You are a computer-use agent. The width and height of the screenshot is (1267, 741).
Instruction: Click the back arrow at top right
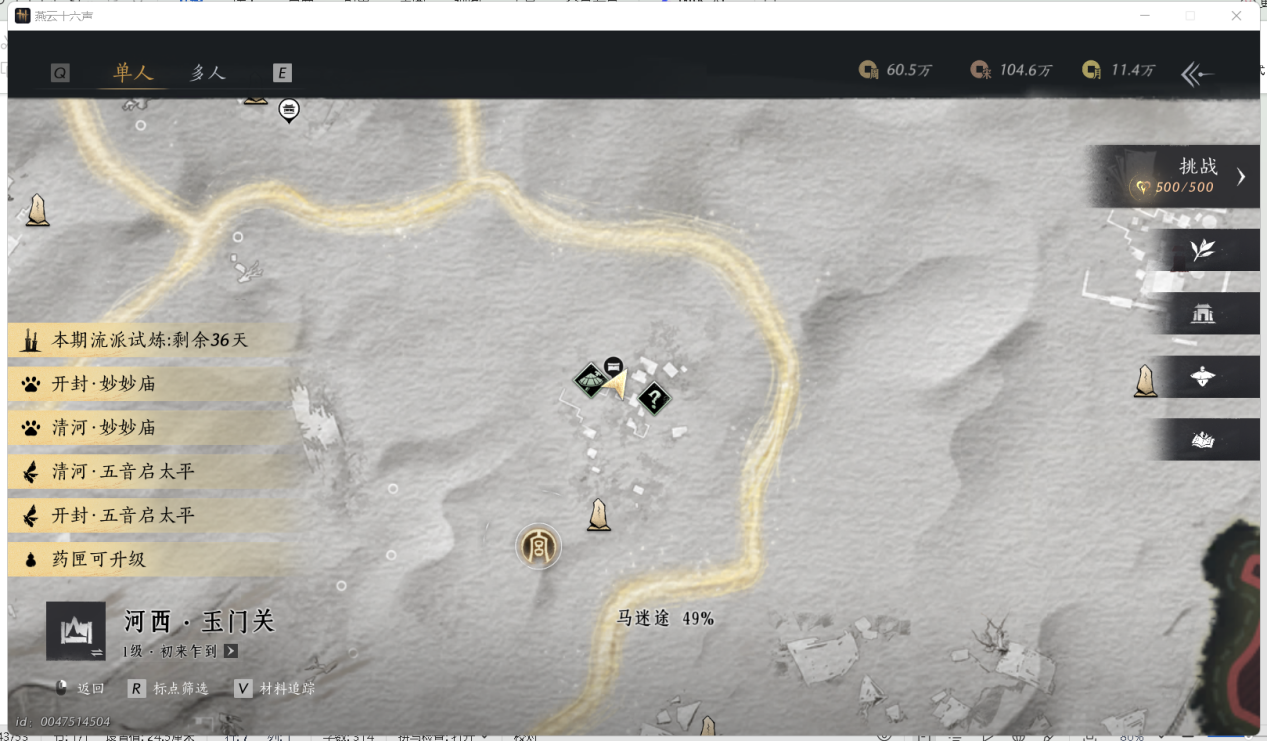pyautogui.click(x=1197, y=73)
